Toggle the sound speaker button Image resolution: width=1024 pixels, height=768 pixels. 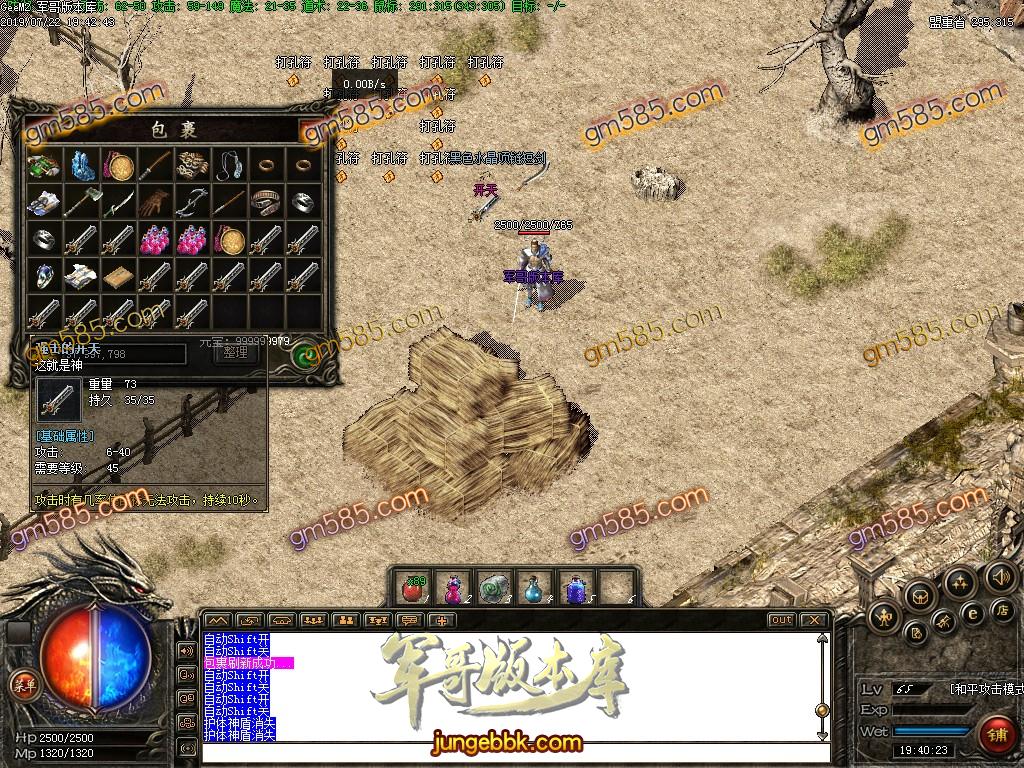[1000, 576]
